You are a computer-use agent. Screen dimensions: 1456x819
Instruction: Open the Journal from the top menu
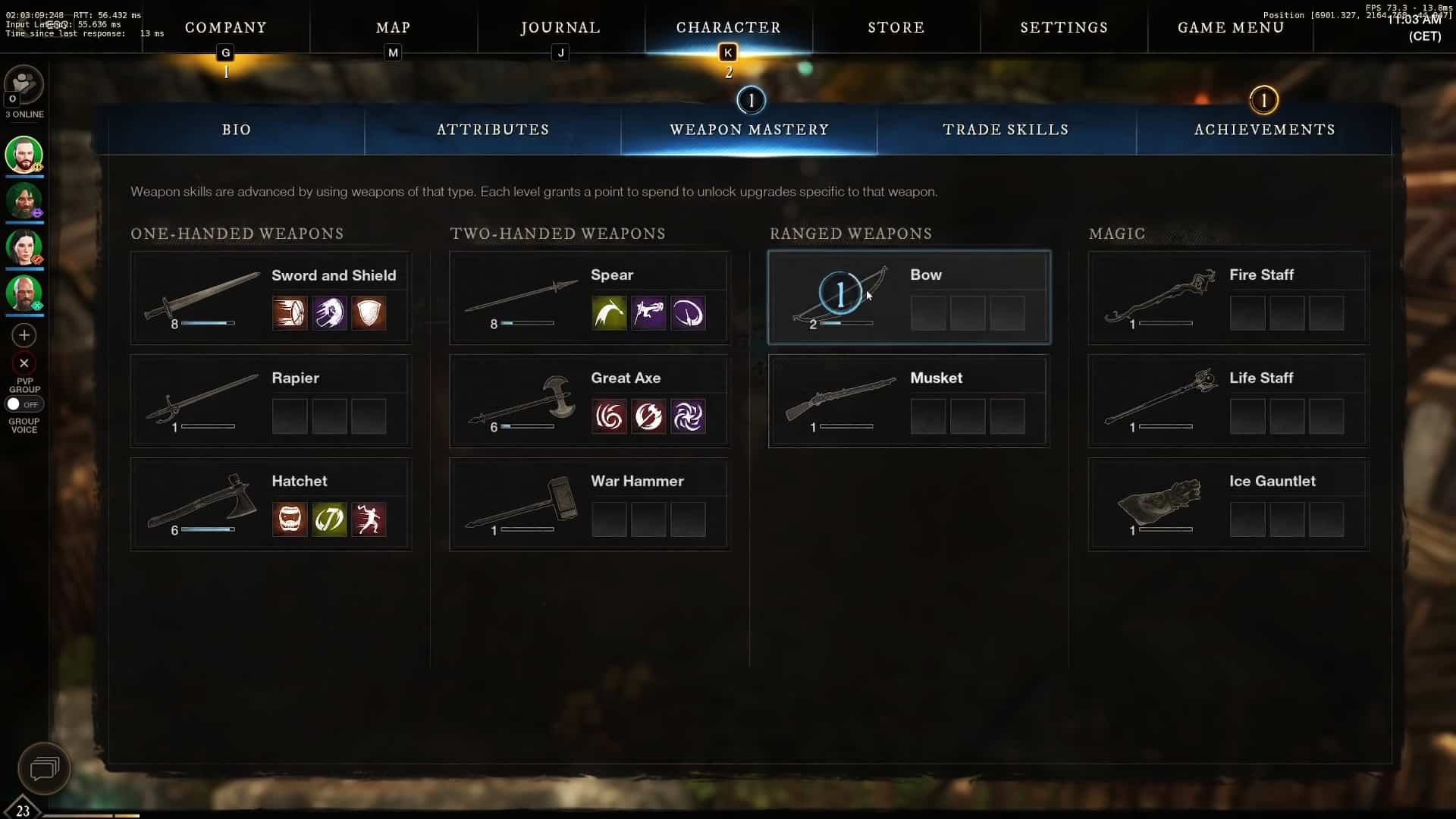(560, 27)
